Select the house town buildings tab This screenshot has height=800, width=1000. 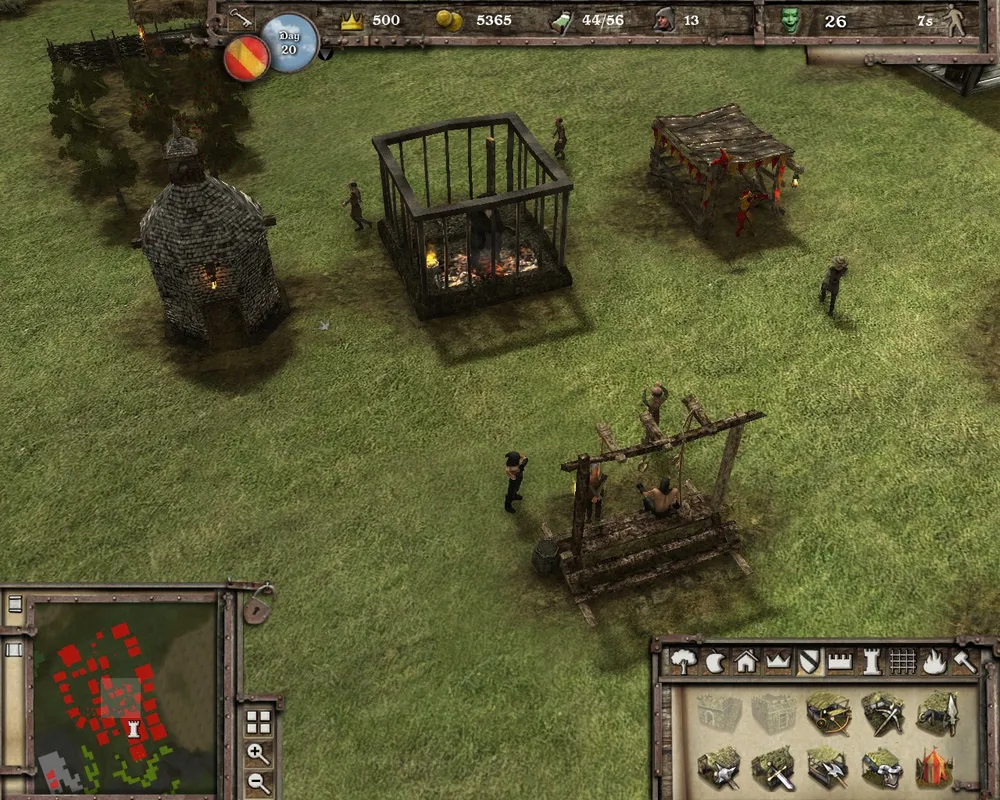tap(746, 660)
